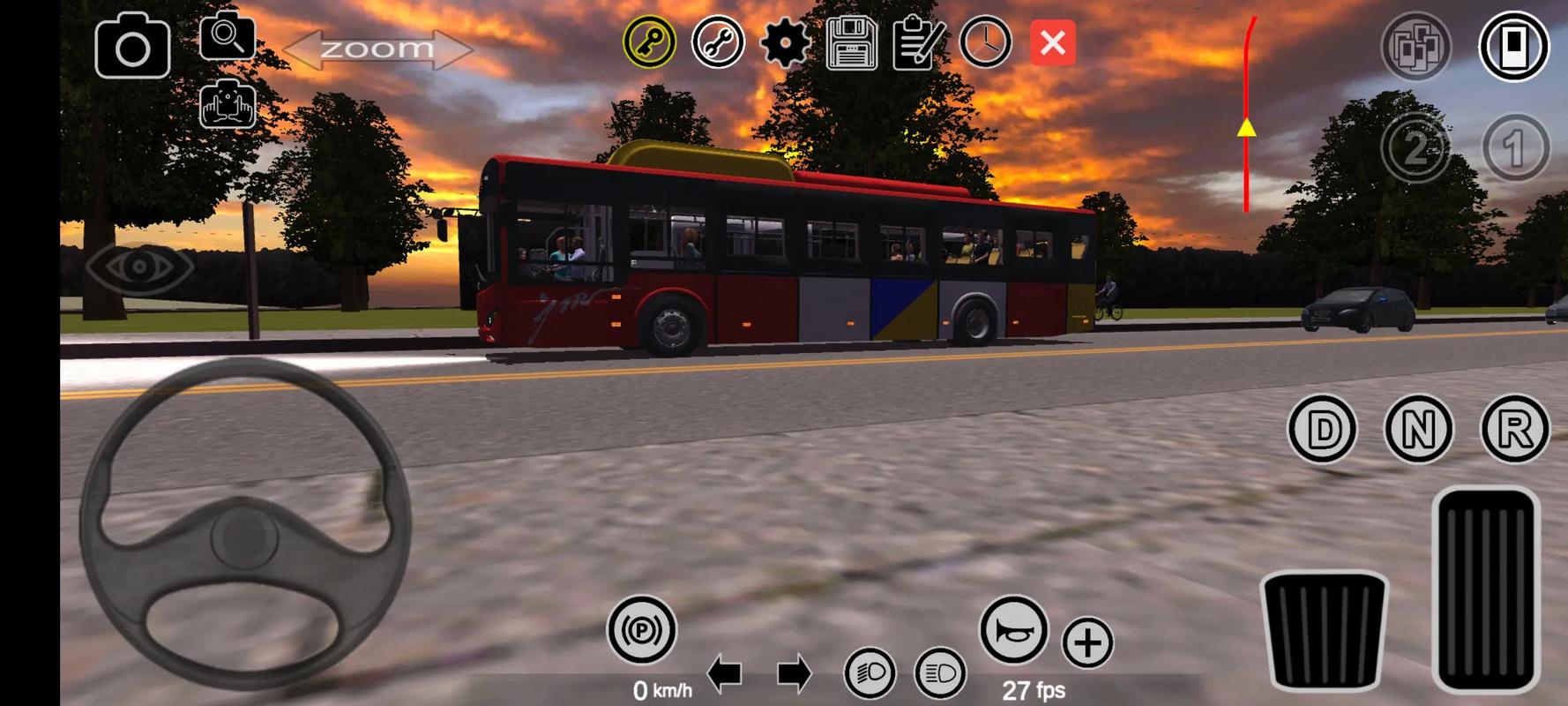
Task: Open the gear settings icon
Action: tap(784, 42)
